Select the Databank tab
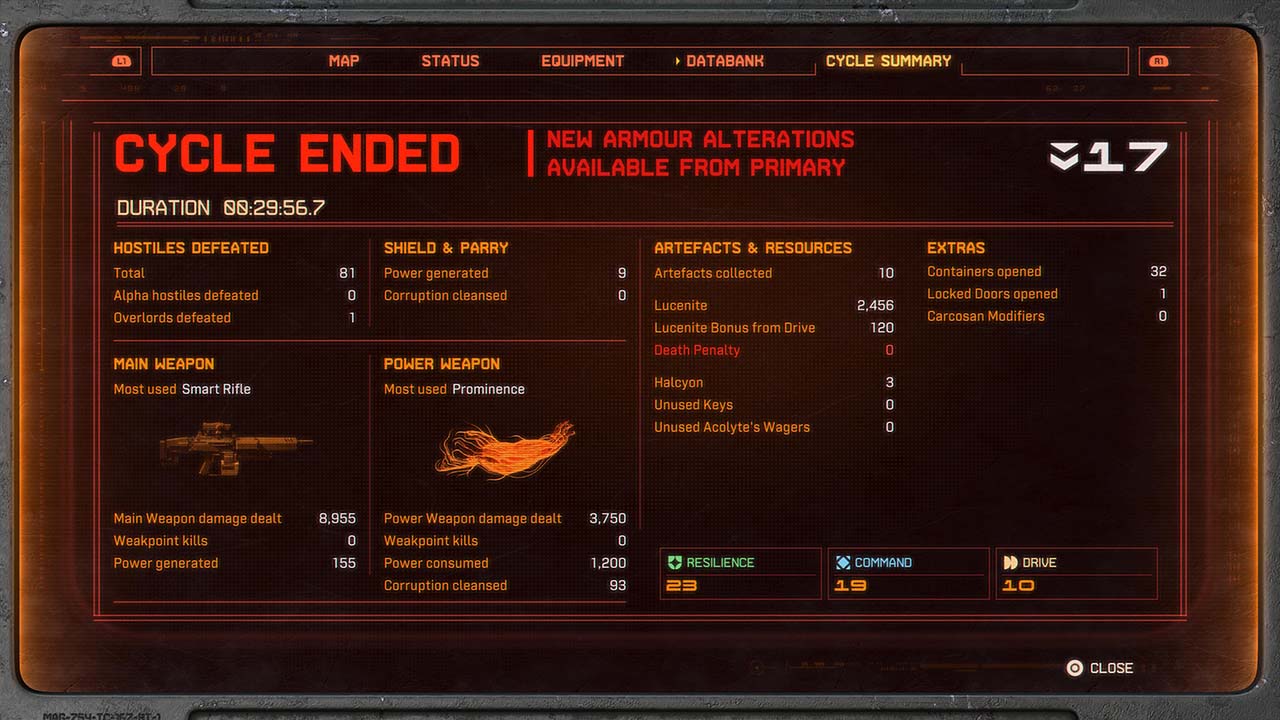Screen dimensions: 1280x720 pyautogui.click(x=725, y=61)
